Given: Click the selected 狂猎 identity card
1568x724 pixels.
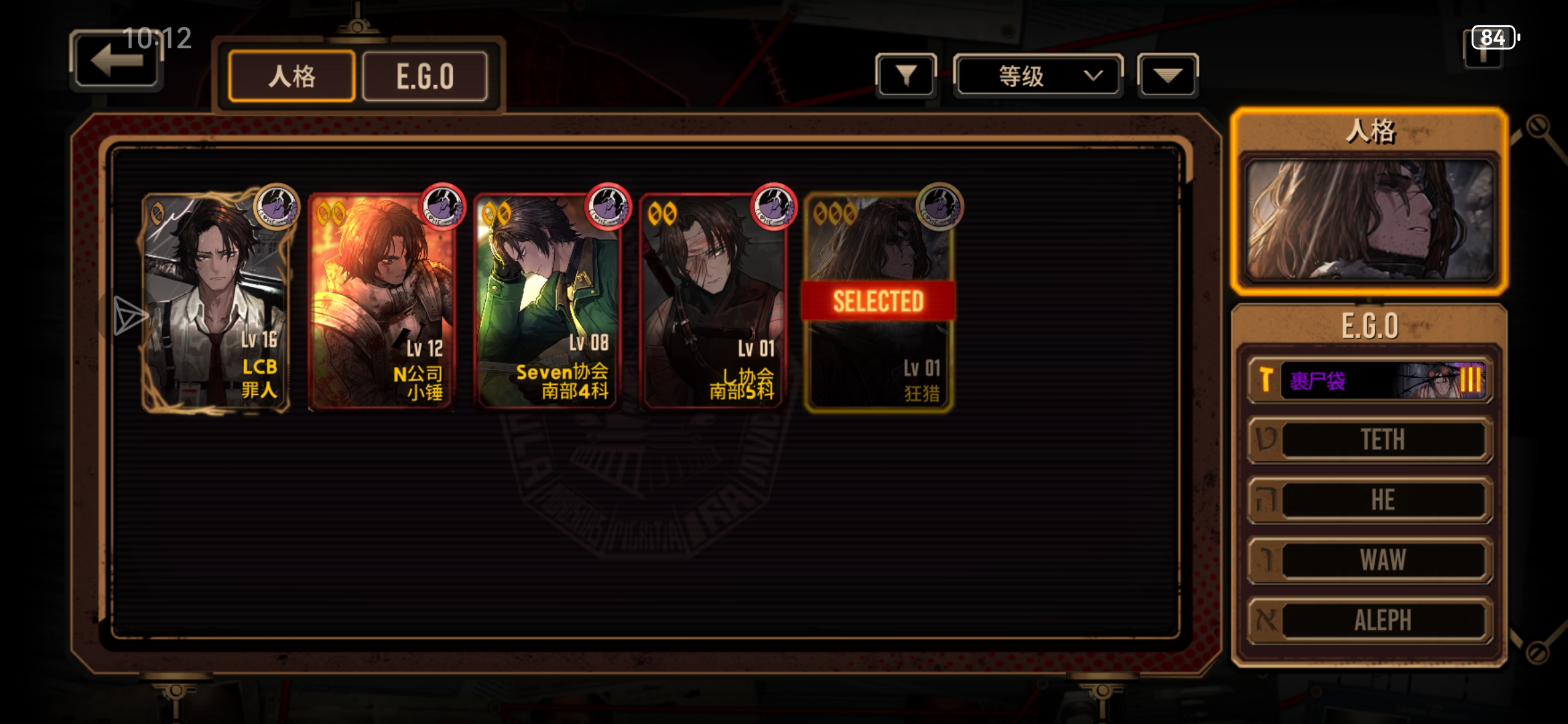Looking at the screenshot, I should tap(878, 302).
